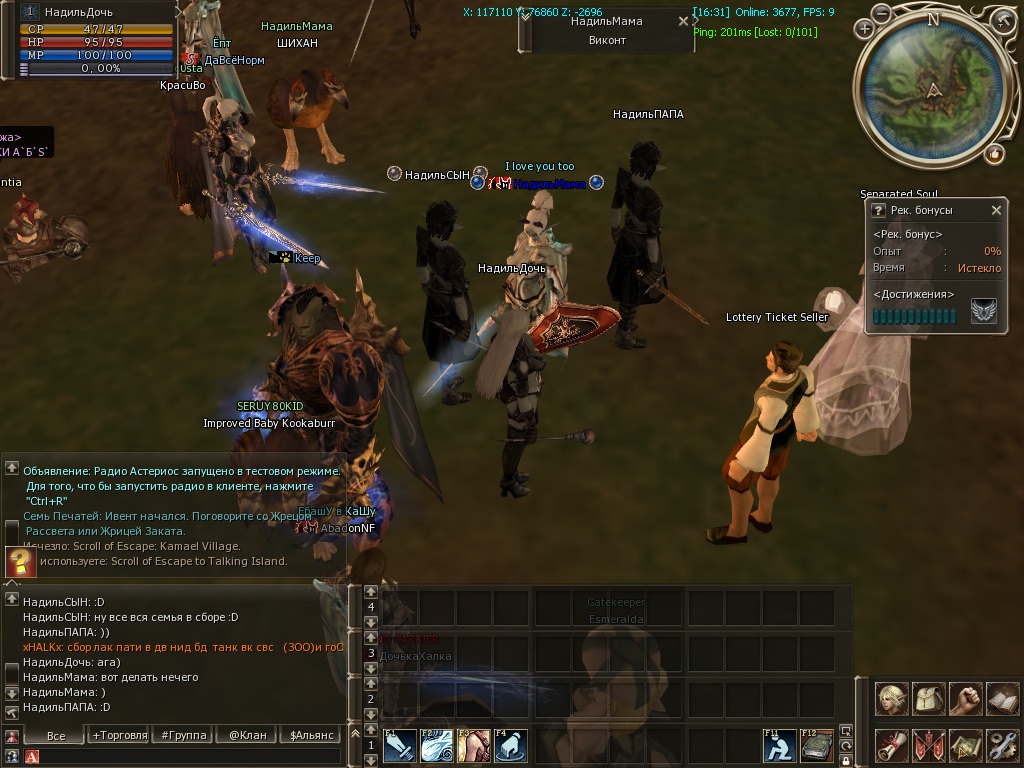The height and width of the screenshot is (768, 1024).
Task: Use the F12 book item slot
Action: click(817, 746)
